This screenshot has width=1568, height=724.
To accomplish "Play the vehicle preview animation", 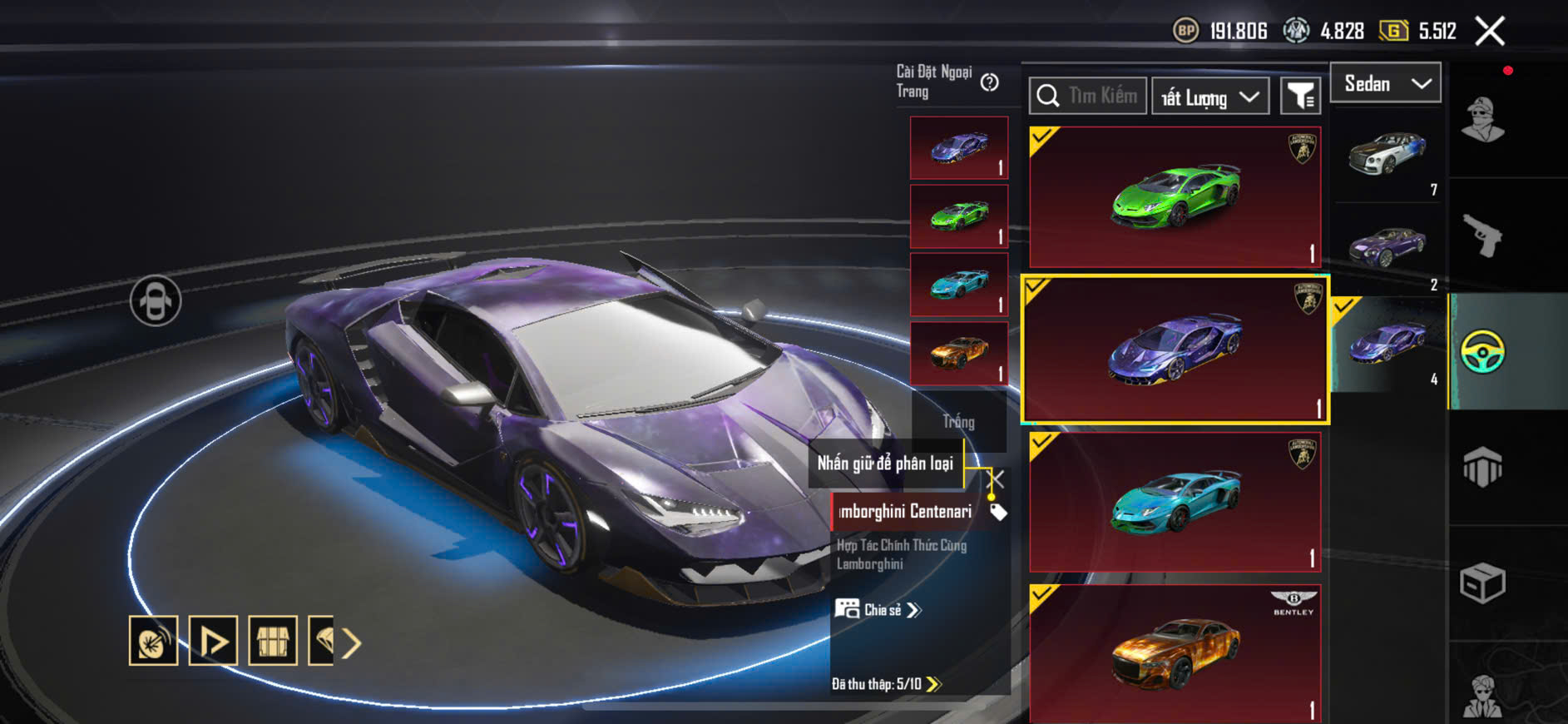I will coord(213,641).
